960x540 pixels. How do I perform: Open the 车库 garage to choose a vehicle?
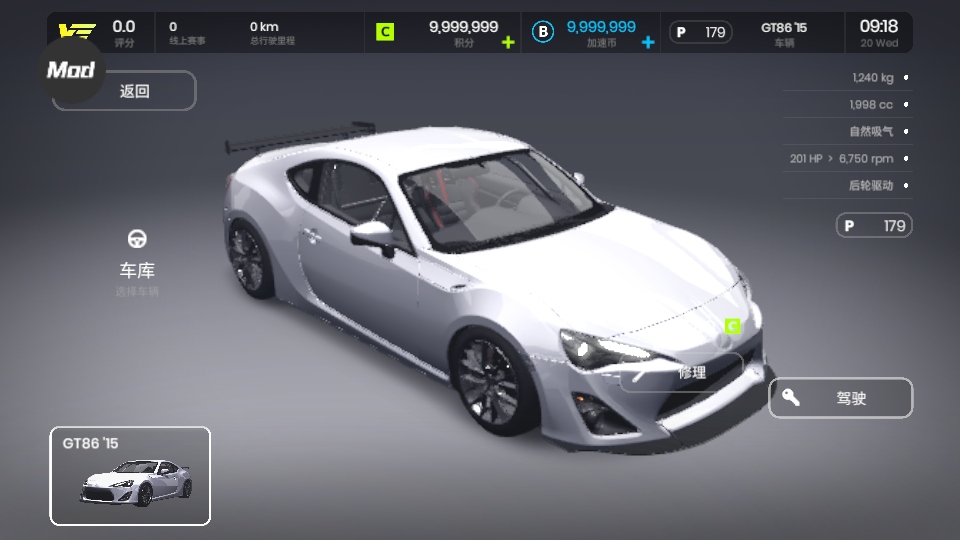pyautogui.click(x=137, y=263)
